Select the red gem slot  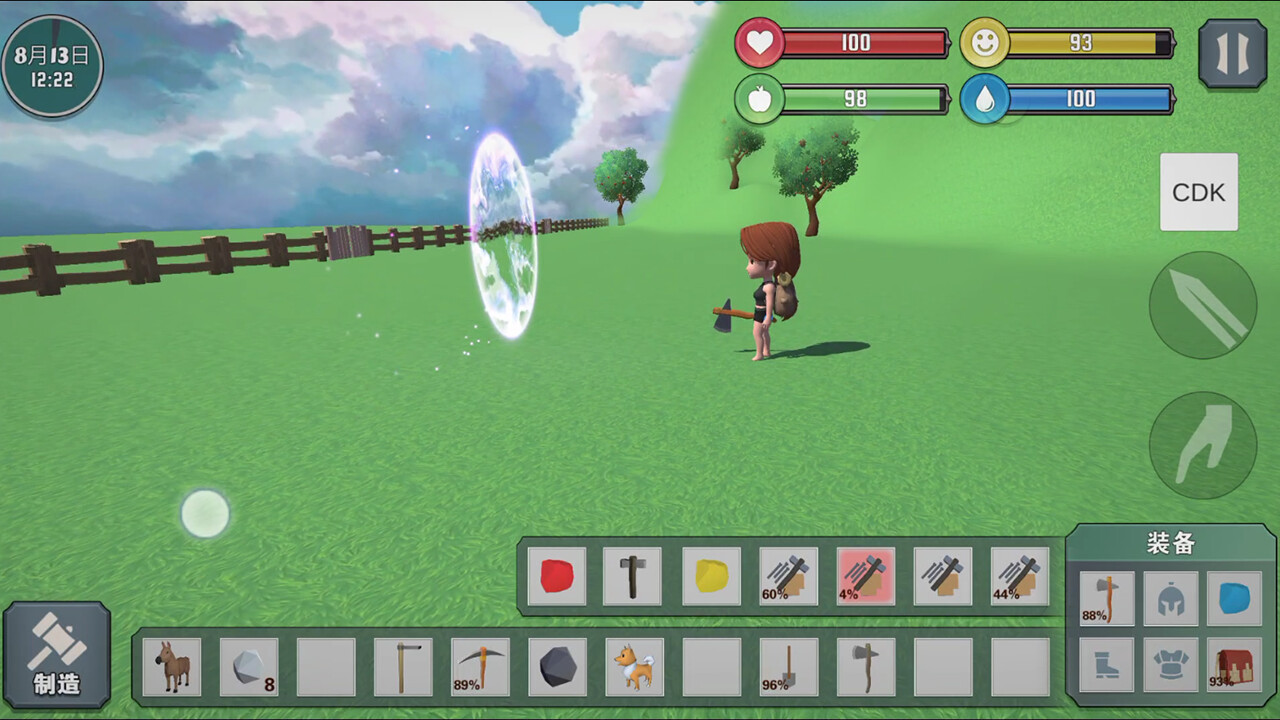(557, 576)
